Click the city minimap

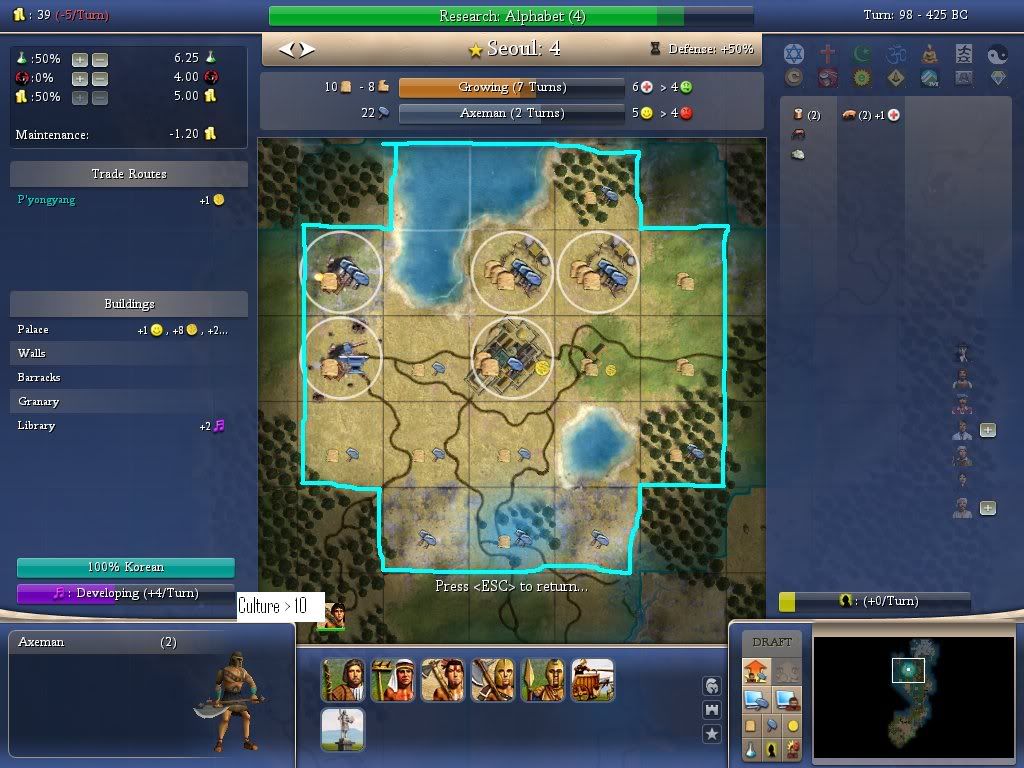click(908, 692)
